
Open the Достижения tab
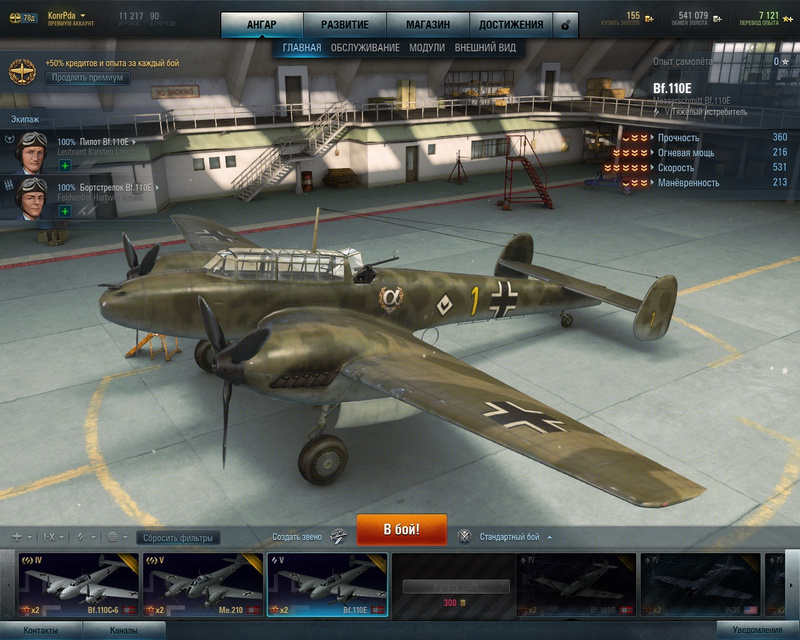[x=511, y=24]
